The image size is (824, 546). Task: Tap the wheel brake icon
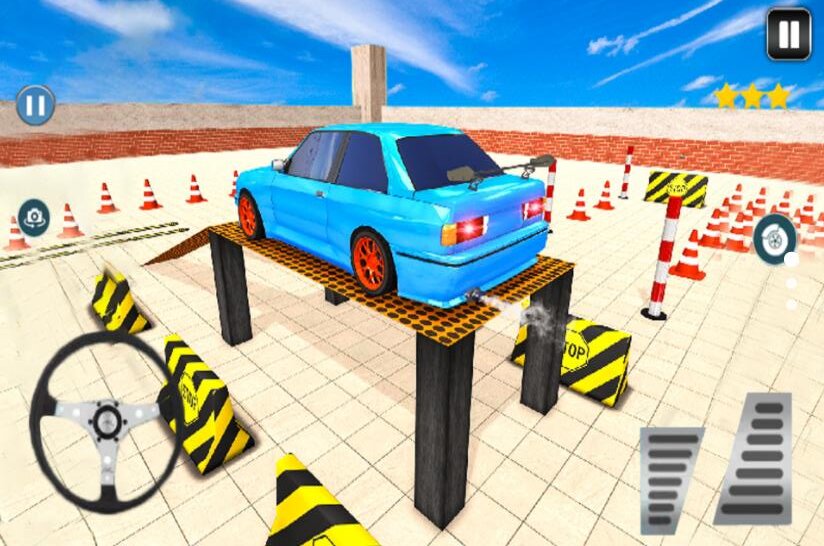775,239
